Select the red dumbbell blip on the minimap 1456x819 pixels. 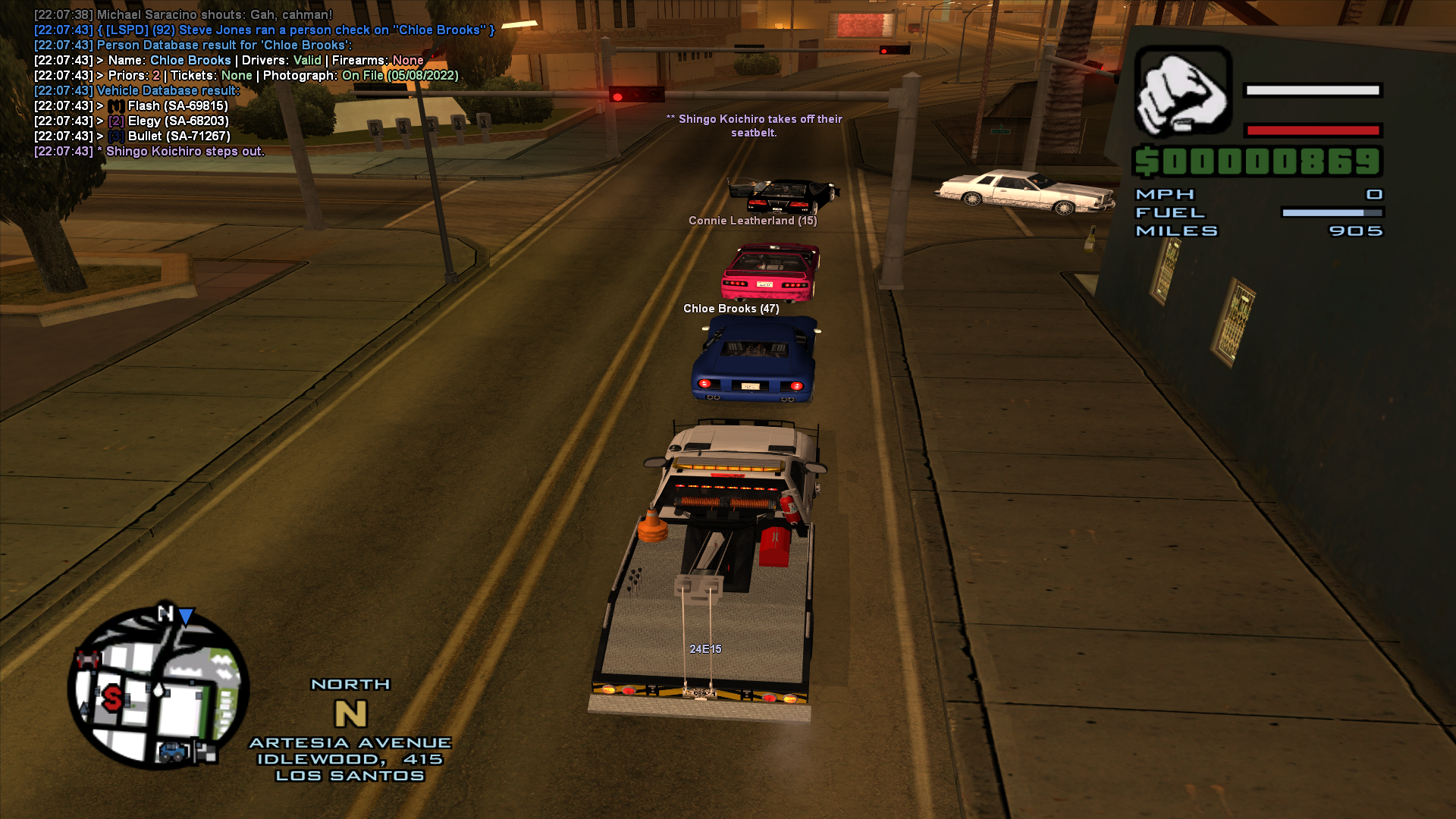point(87,658)
